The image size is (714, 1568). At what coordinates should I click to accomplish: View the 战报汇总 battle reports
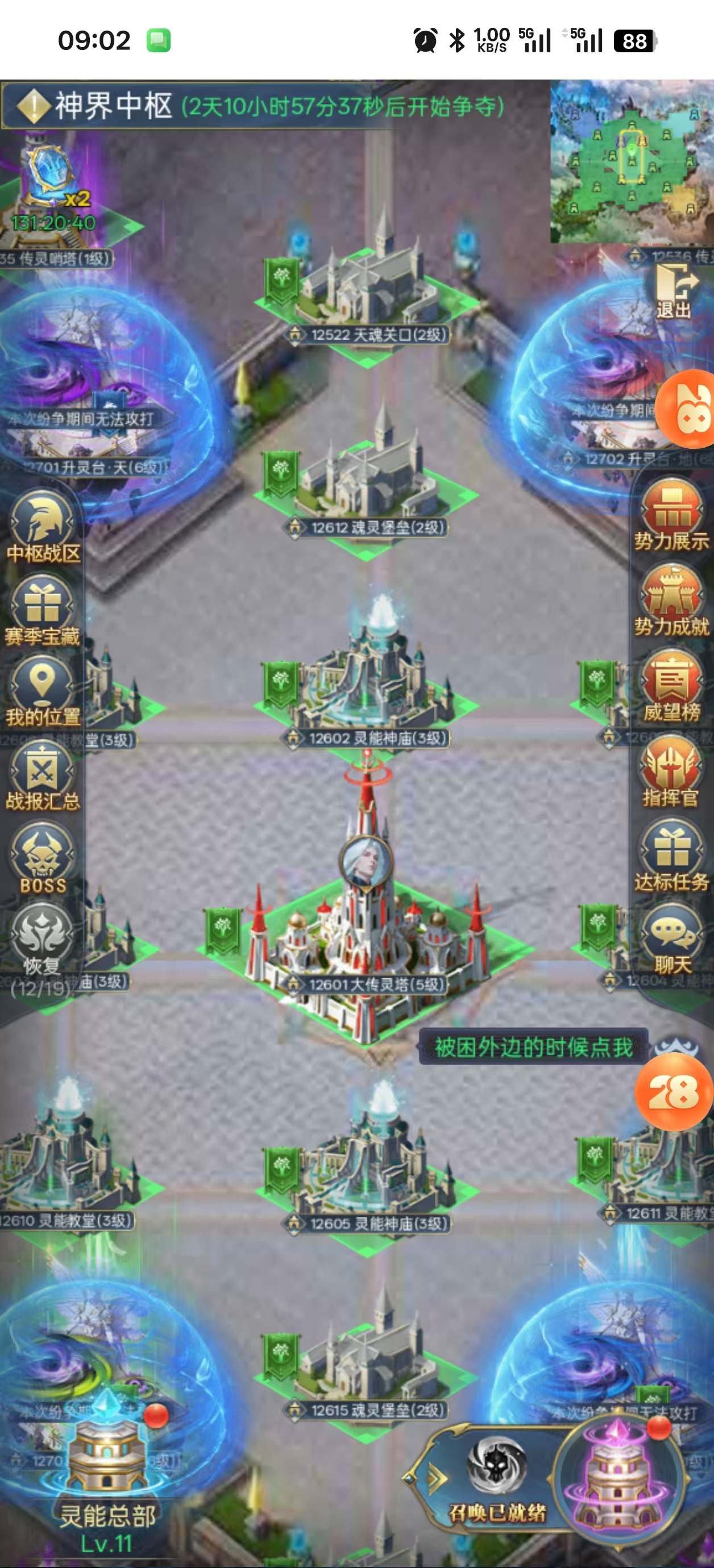tap(43, 775)
